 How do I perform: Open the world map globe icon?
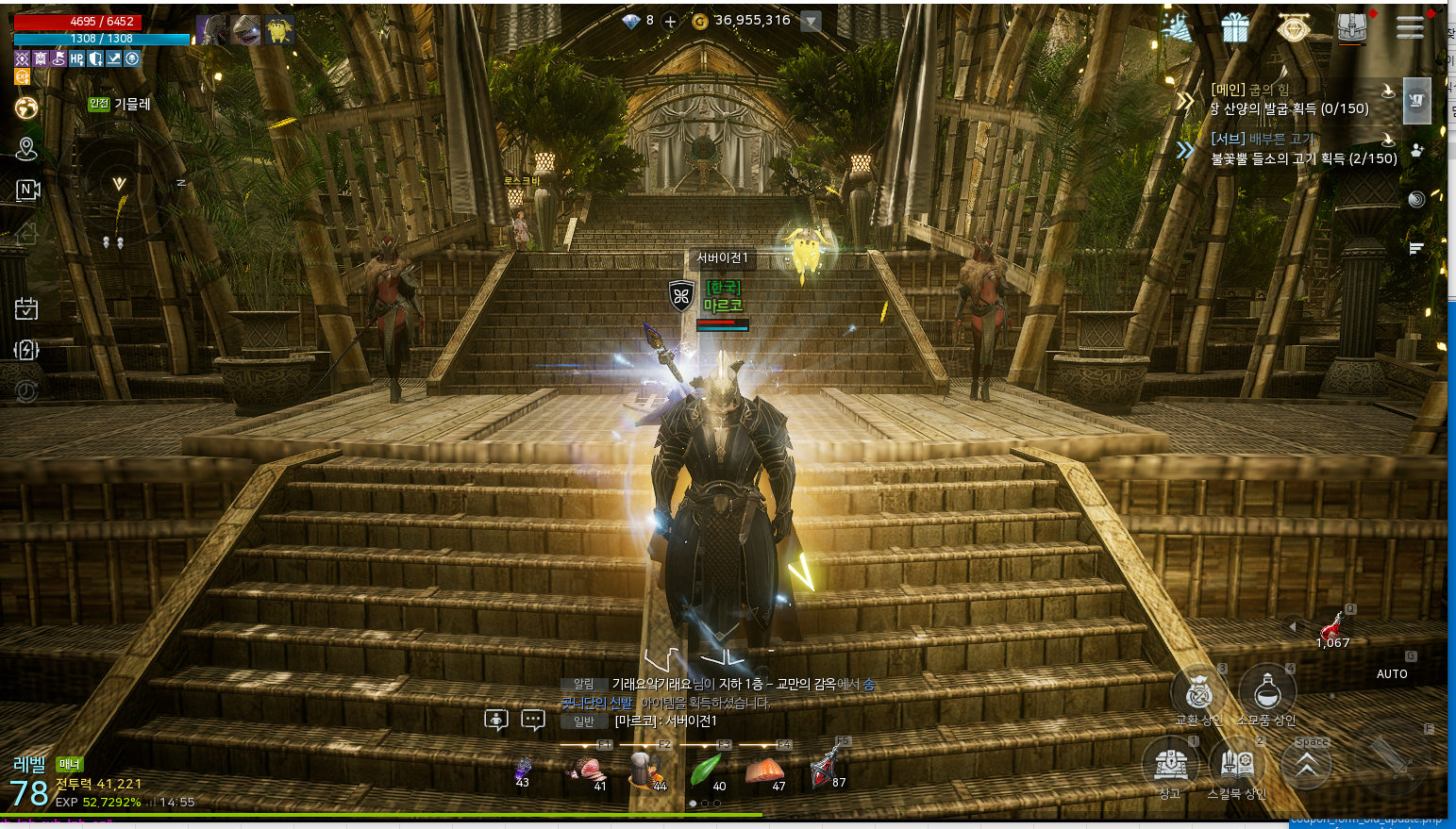(x=26, y=108)
